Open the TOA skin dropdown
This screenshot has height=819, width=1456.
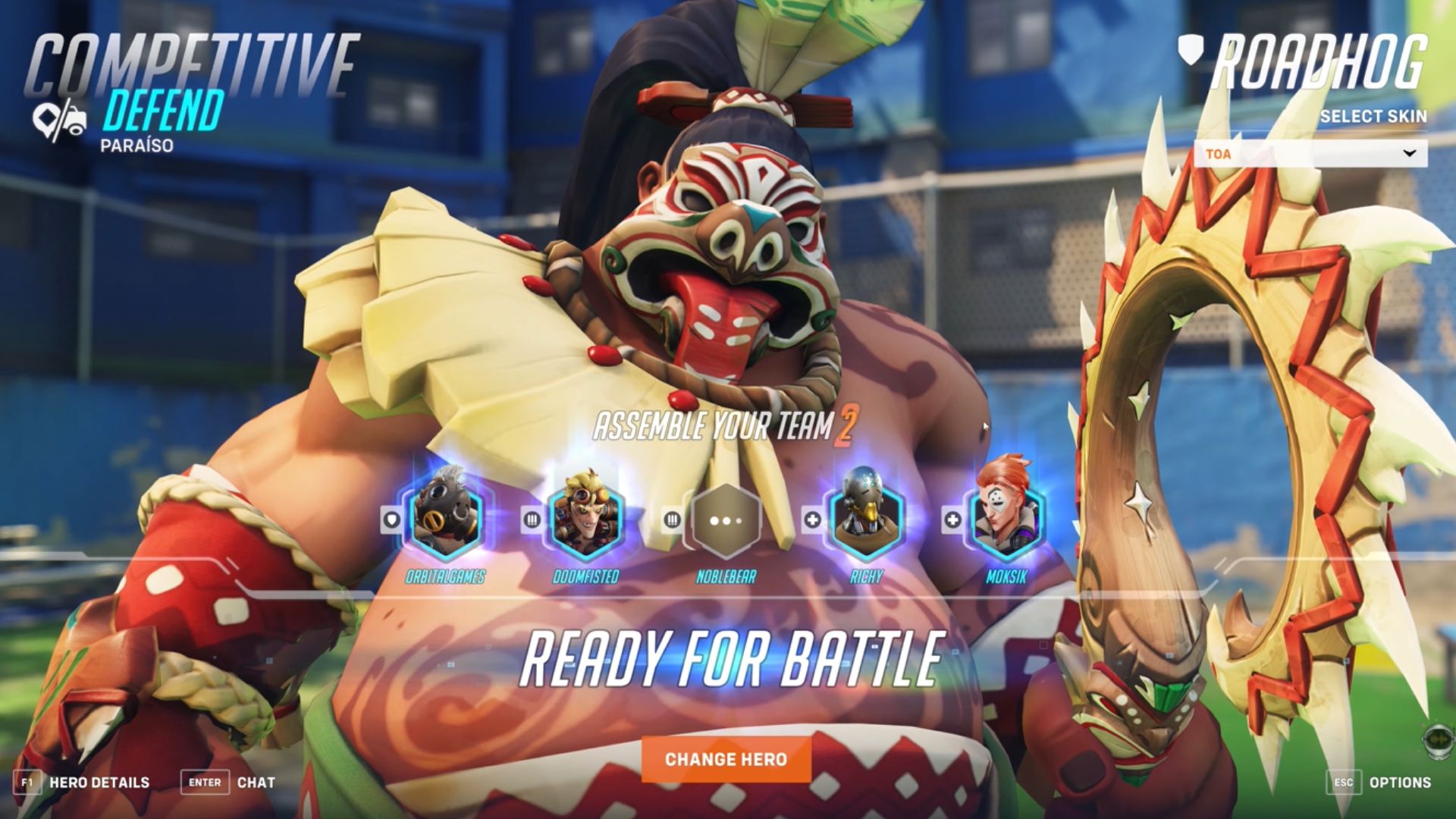[x=1310, y=154]
